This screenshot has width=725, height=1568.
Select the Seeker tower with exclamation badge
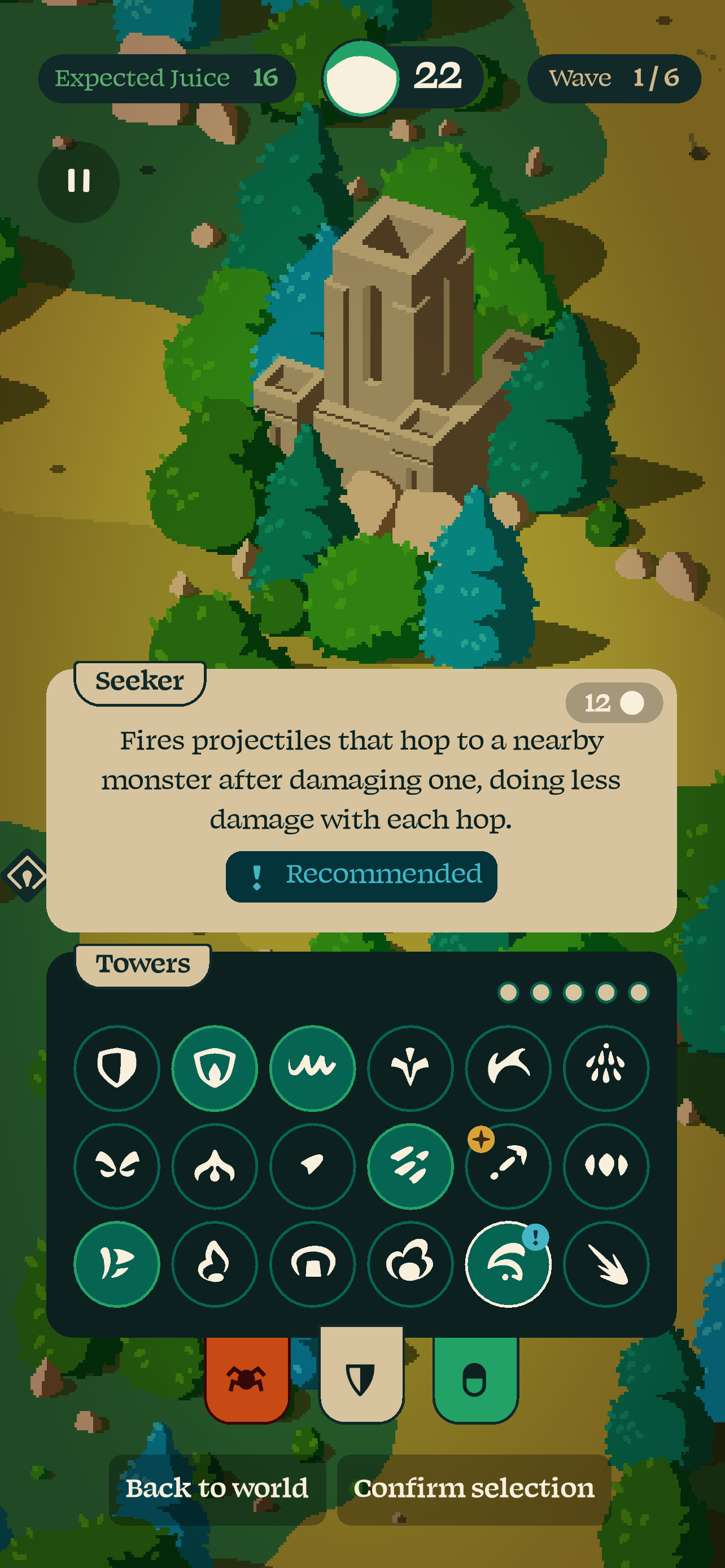508,1264
